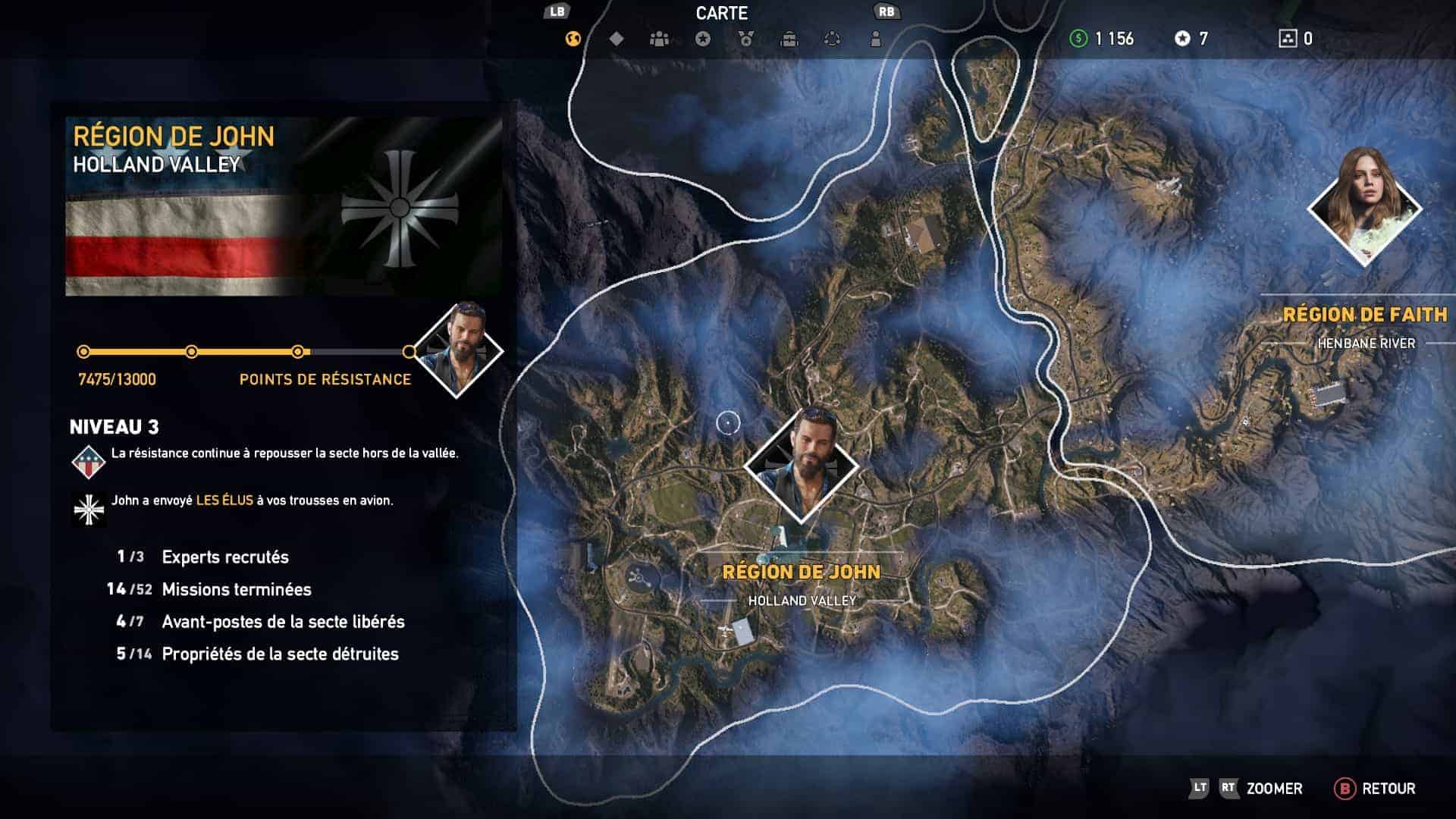This screenshot has height=819, width=1456.
Task: Click the Zoomer map control
Action: click(1274, 789)
